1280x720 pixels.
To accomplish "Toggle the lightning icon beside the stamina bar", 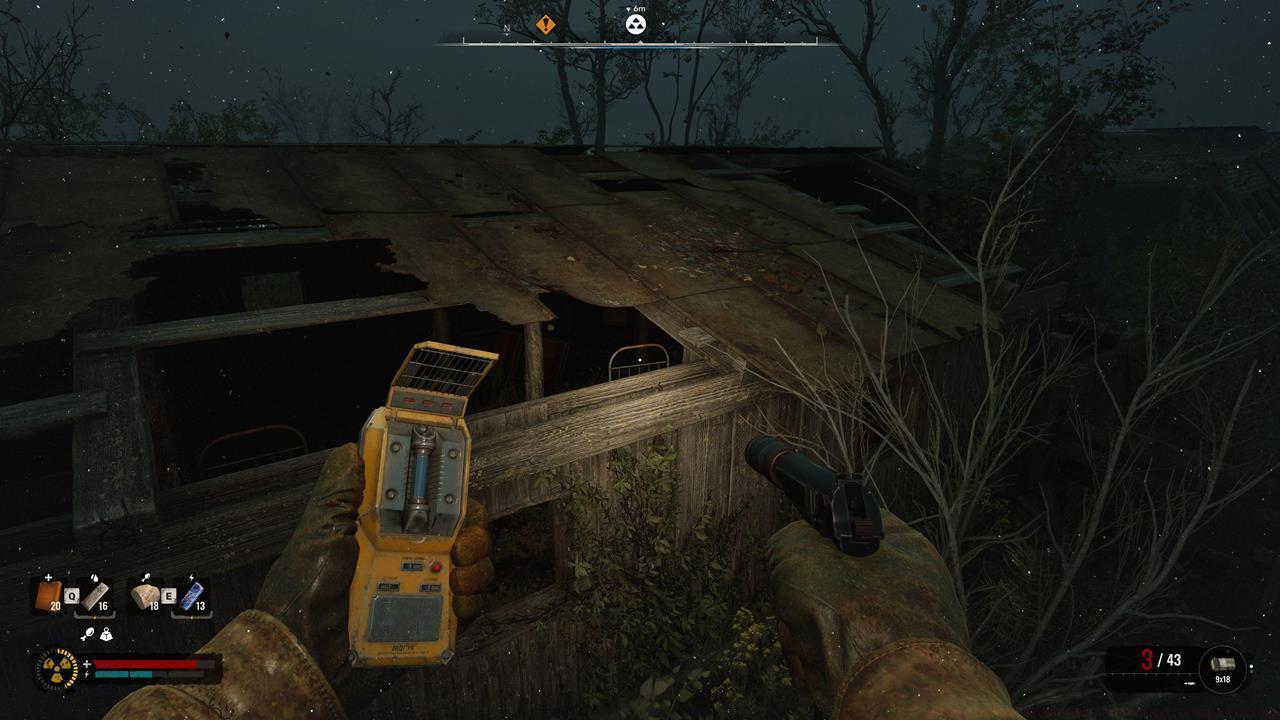I will coord(87,673).
